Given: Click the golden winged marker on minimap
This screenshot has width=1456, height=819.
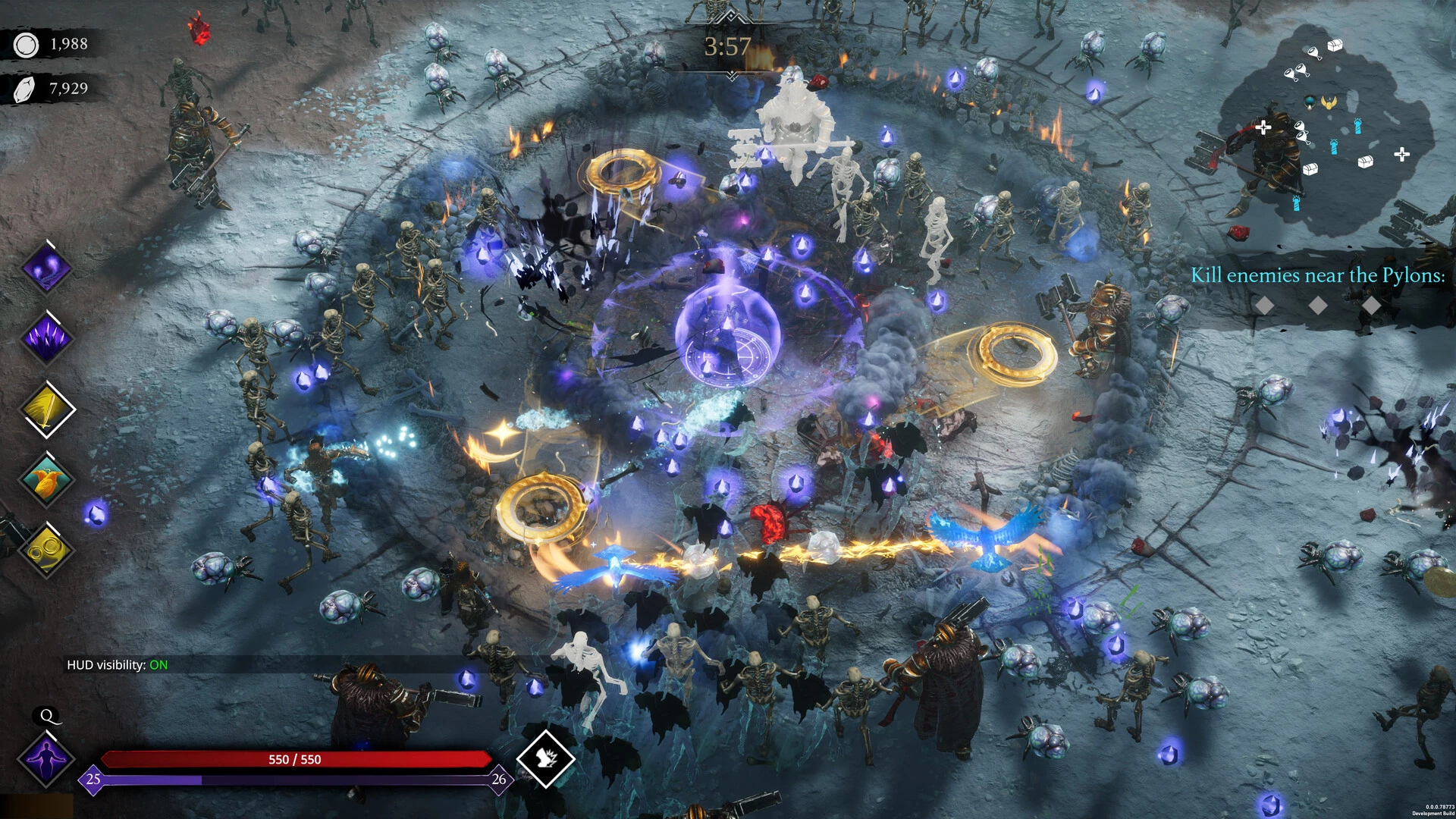Looking at the screenshot, I should [x=1329, y=102].
